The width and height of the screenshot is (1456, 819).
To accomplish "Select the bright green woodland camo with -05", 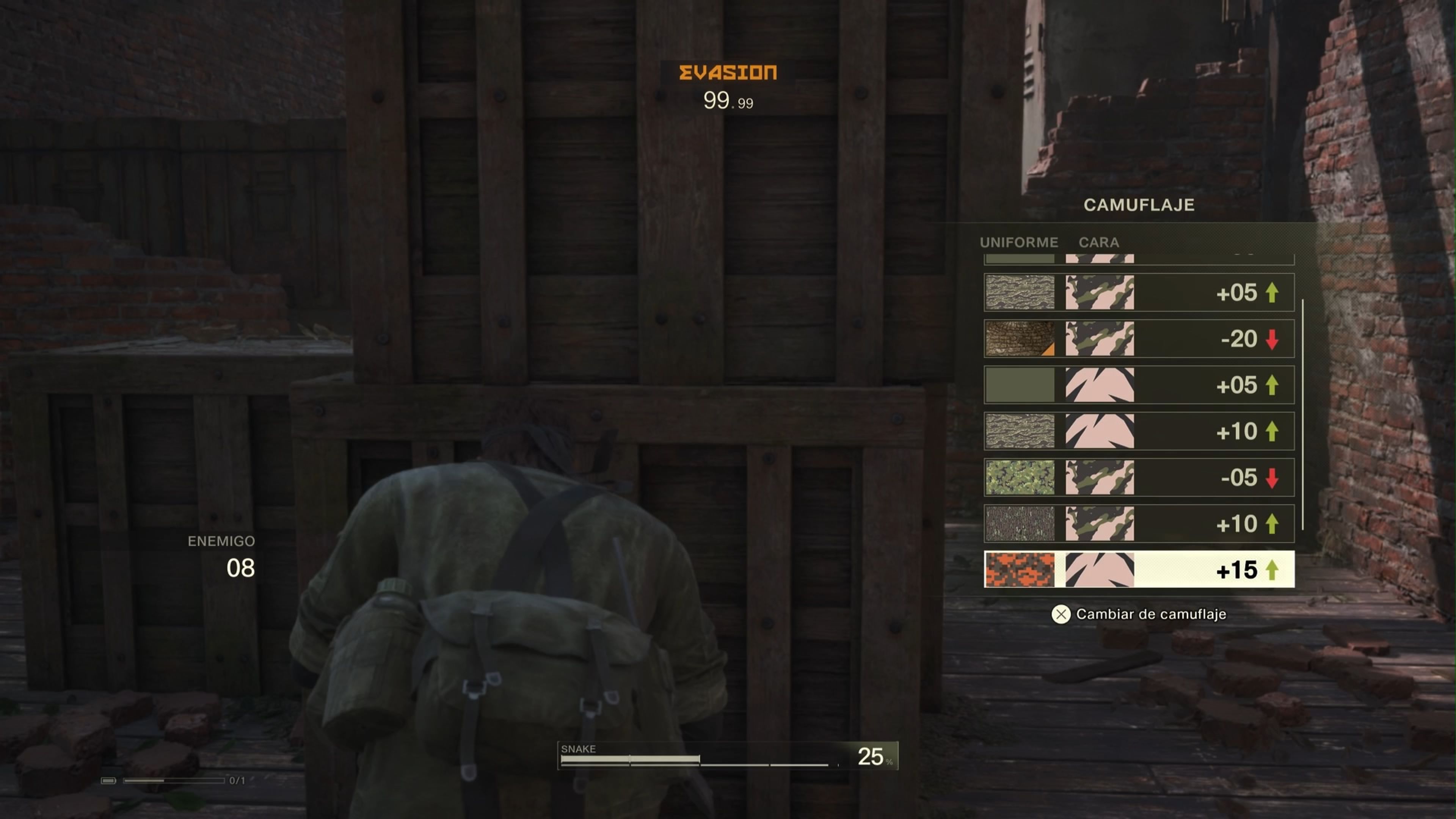I will (x=1020, y=478).
